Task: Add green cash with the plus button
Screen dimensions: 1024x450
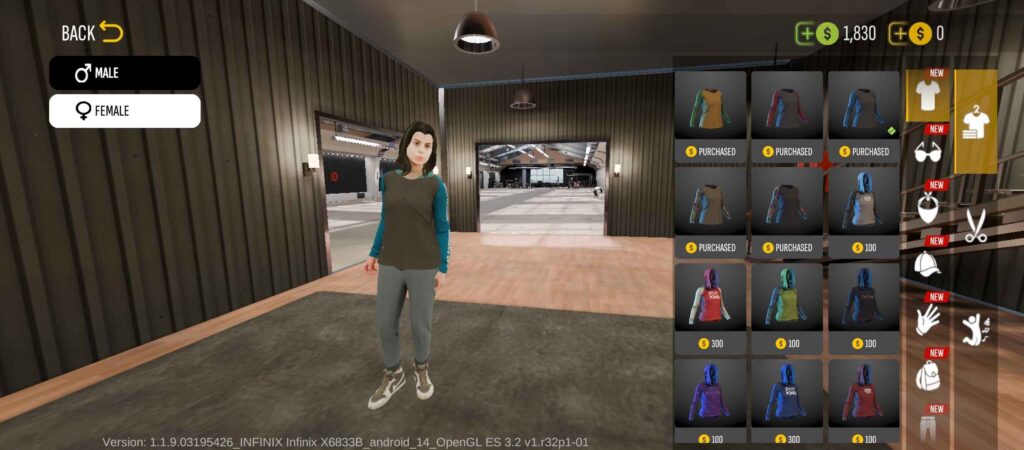Action: tap(806, 34)
